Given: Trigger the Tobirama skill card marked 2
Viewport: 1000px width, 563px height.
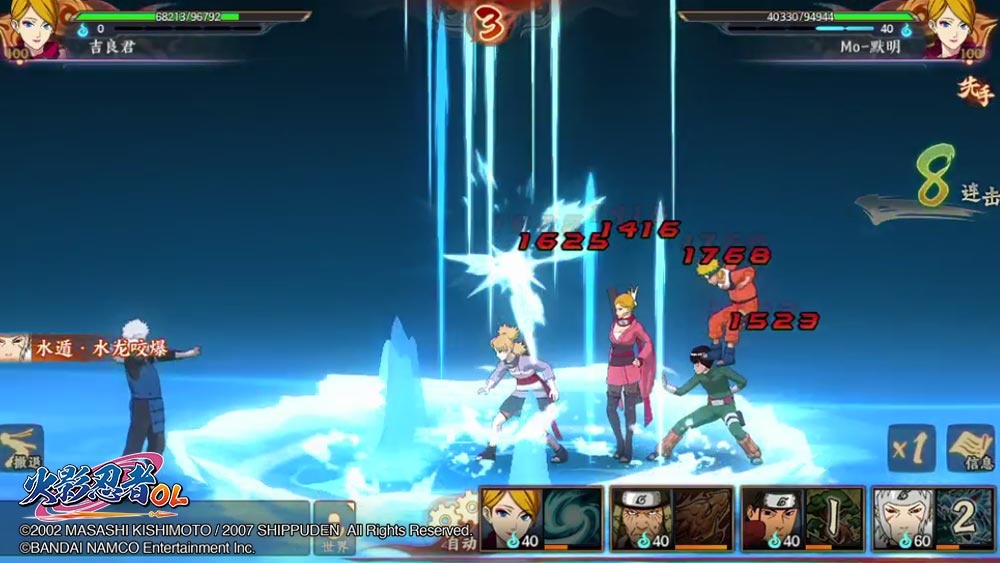Looking at the screenshot, I should (x=933, y=519).
